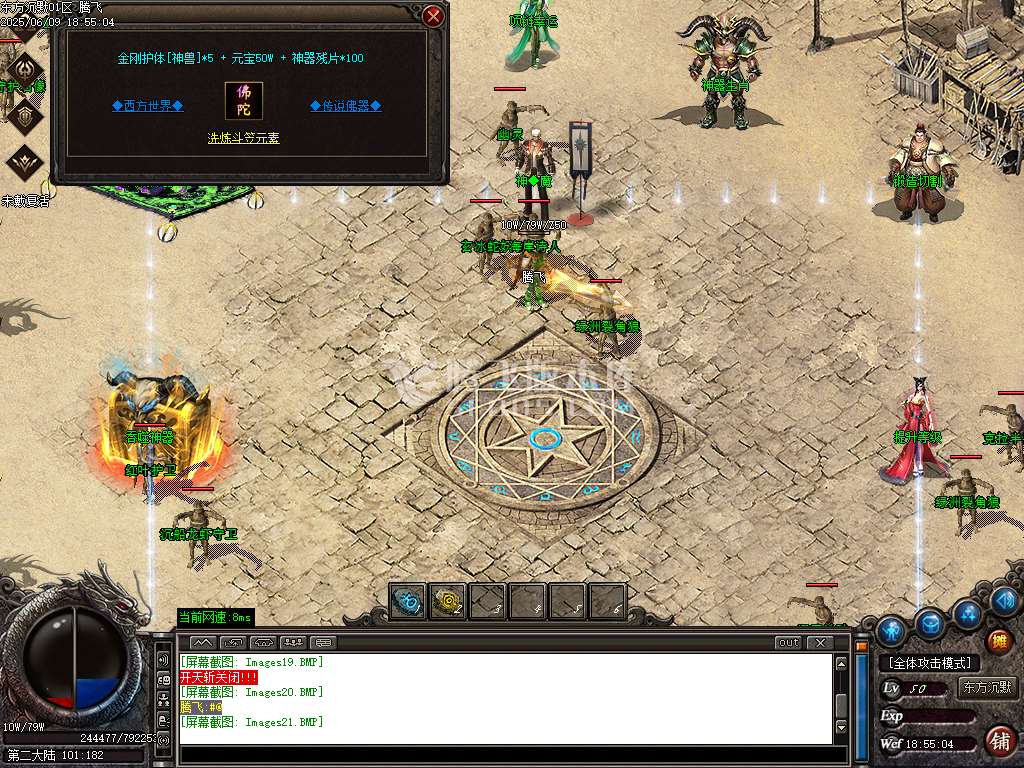Click the blue character figure round icon
The width and height of the screenshot is (1024, 768).
click(x=892, y=631)
